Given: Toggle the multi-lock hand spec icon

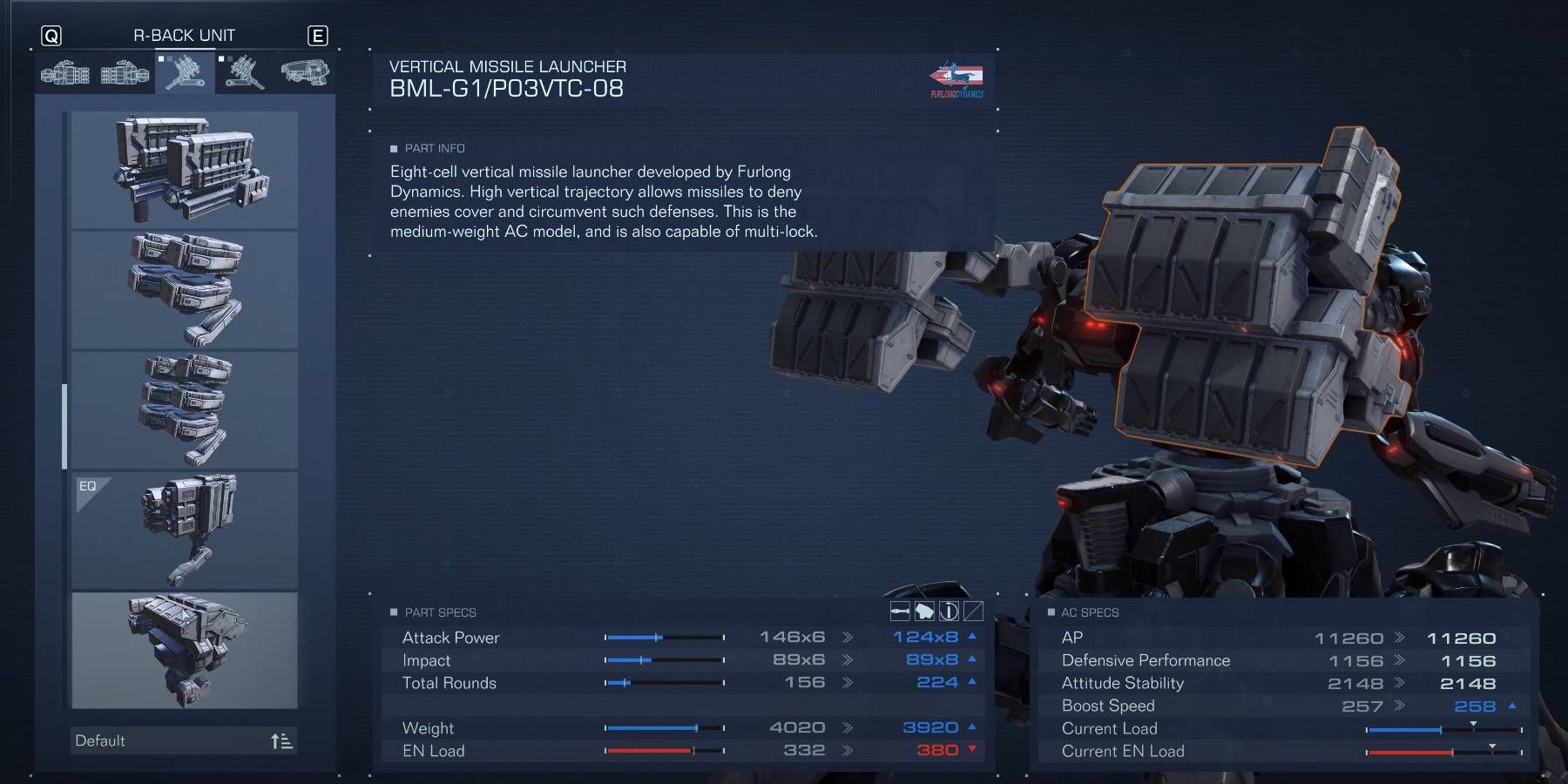Looking at the screenshot, I should pos(925,612).
